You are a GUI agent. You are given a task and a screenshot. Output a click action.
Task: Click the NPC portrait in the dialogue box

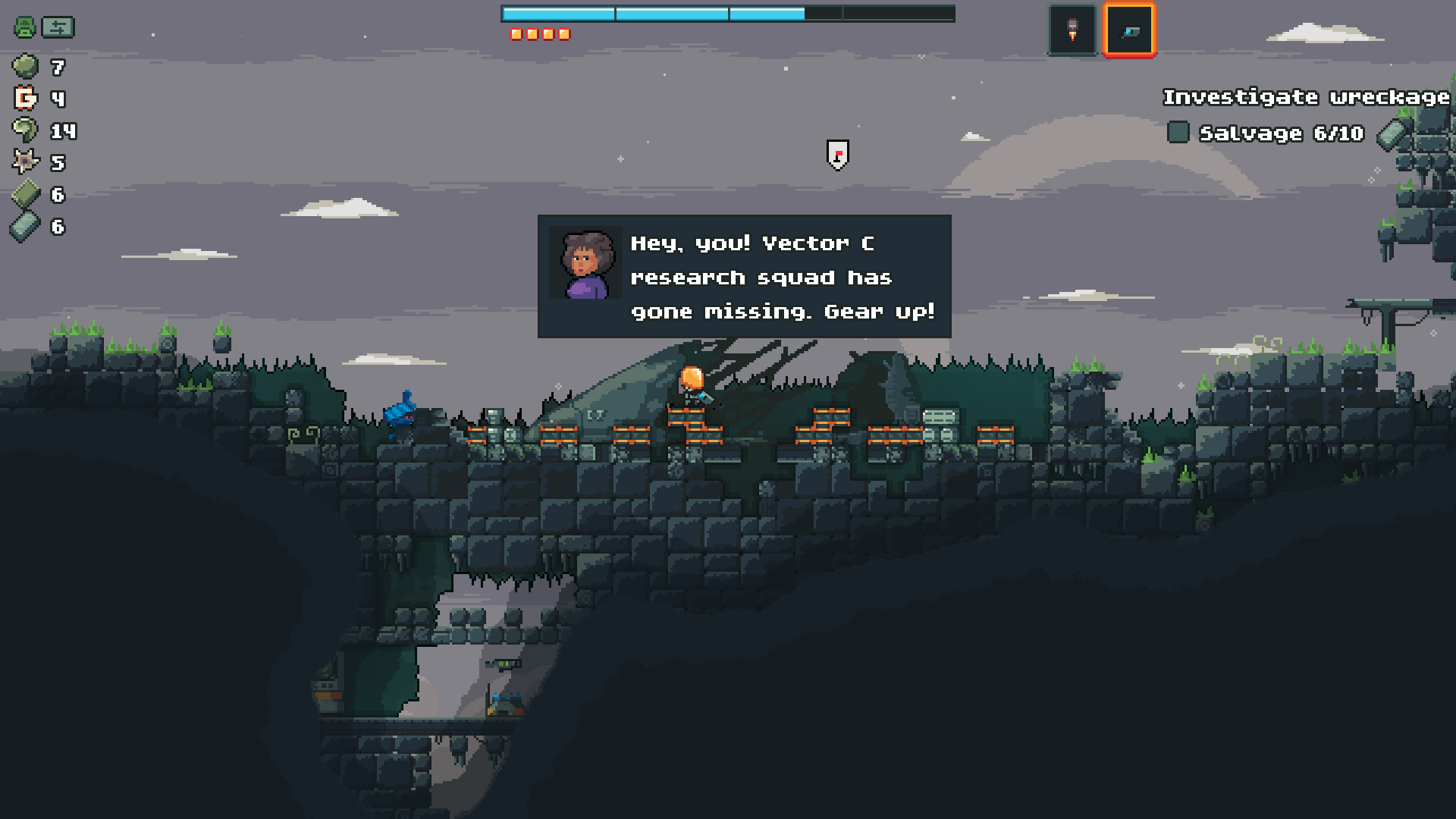click(584, 263)
